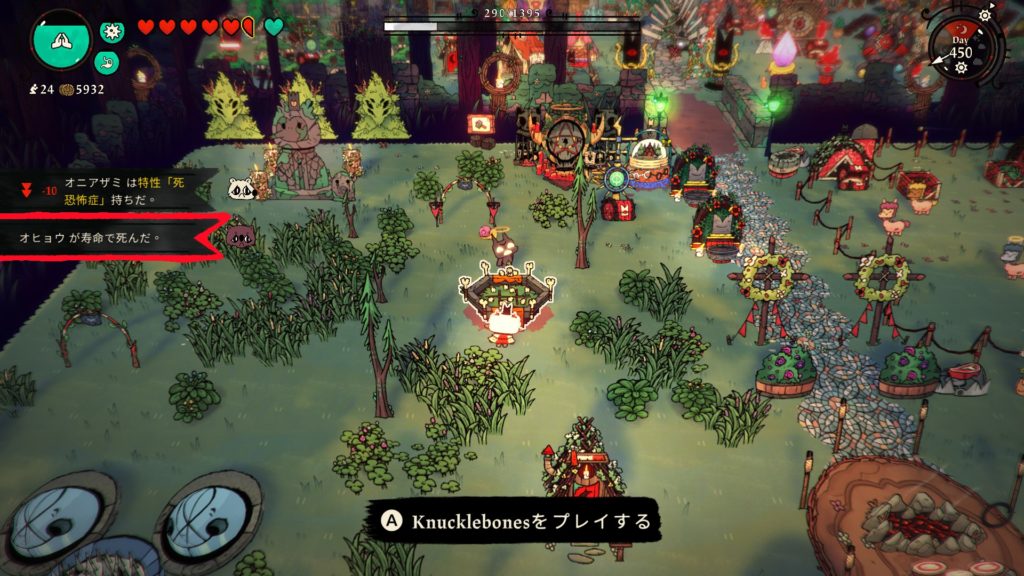The width and height of the screenshot is (1024, 576).
Task: Click the gold coin counter icon
Action: coord(67,89)
